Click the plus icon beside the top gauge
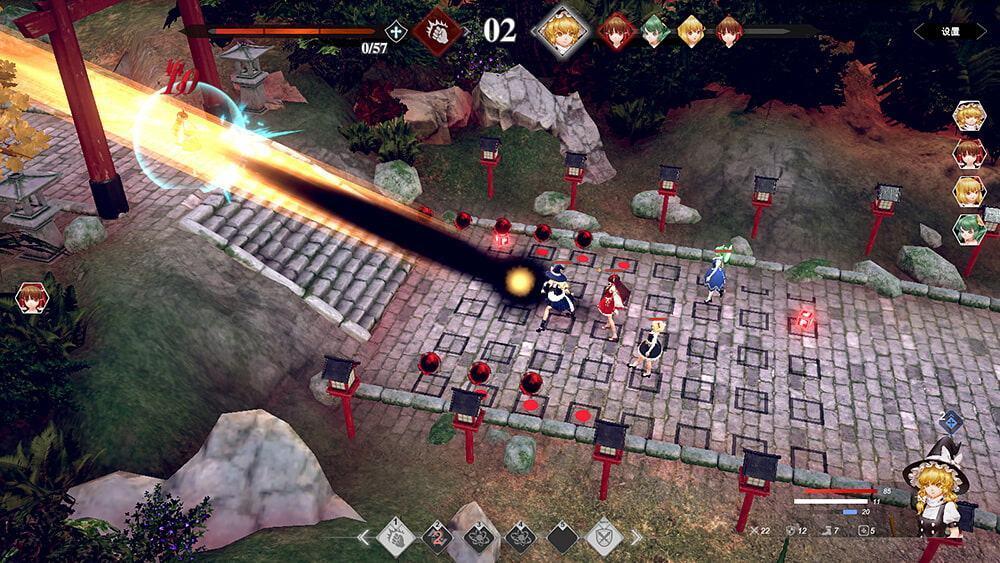Image resolution: width=1000 pixels, height=563 pixels. (x=397, y=31)
